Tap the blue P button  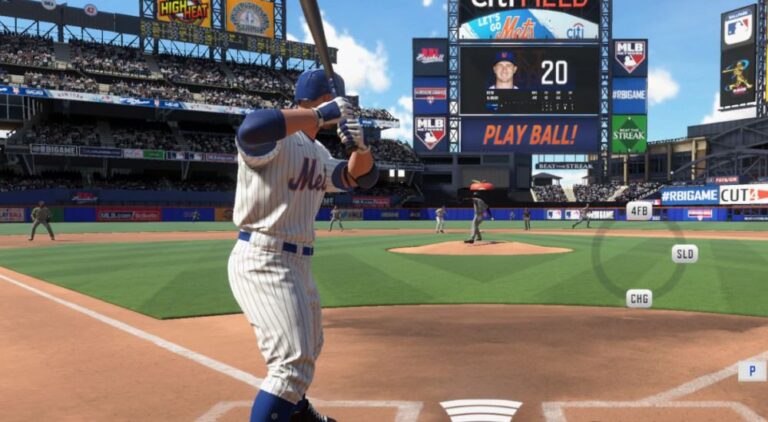coord(752,371)
